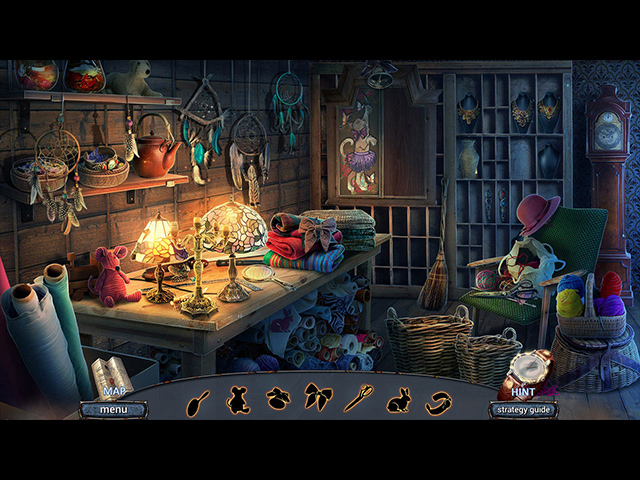Open the map
Image resolution: width=640 pixels, height=480 pixels.
tap(115, 391)
